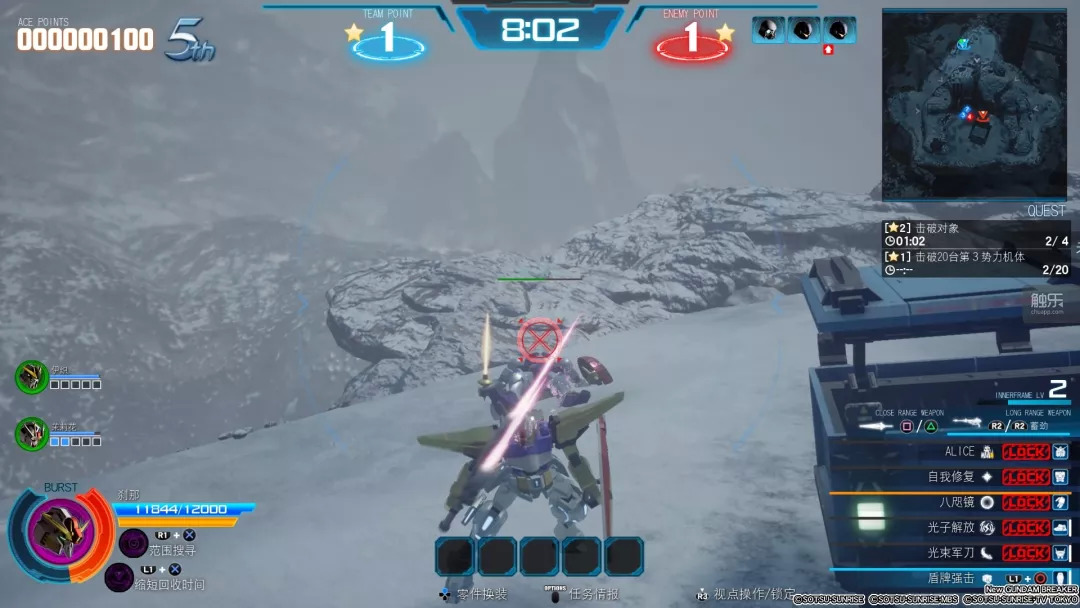Activate the 自我修复 self-repair skill
The height and width of the screenshot is (608, 1080).
click(1024, 477)
